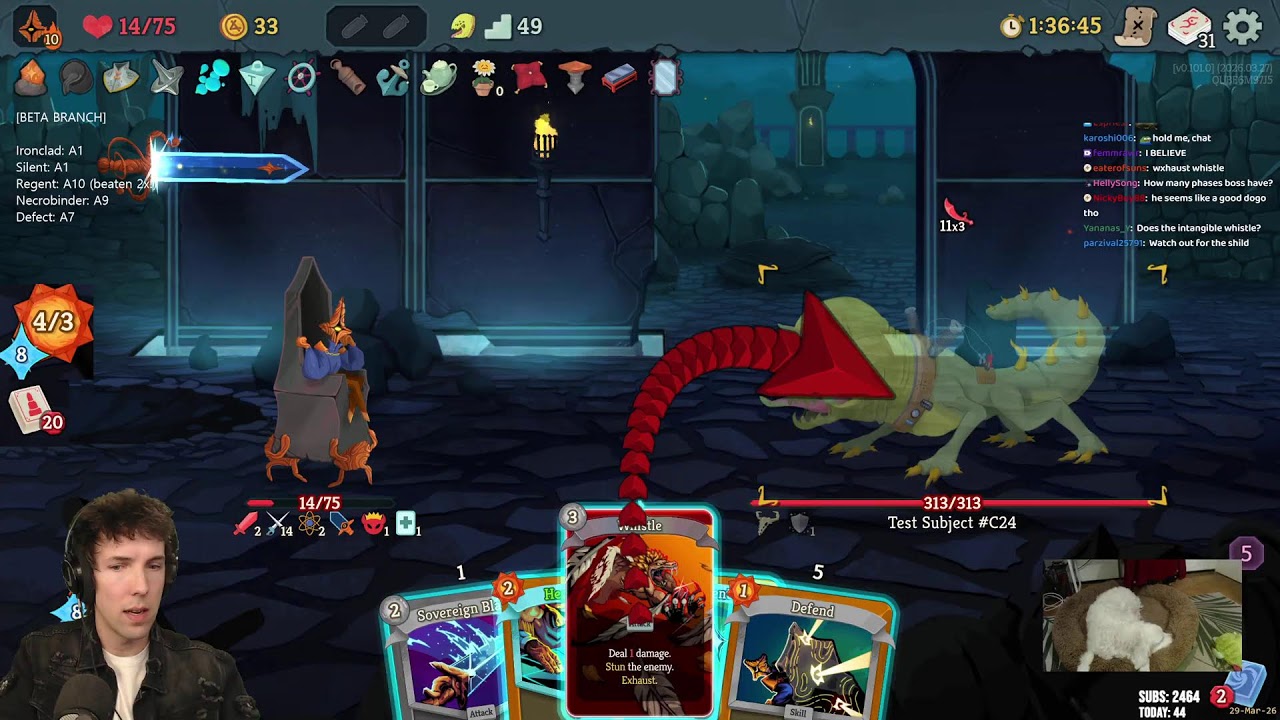
Task: Inspect the cyan bubbles relic
Action: tap(211, 78)
